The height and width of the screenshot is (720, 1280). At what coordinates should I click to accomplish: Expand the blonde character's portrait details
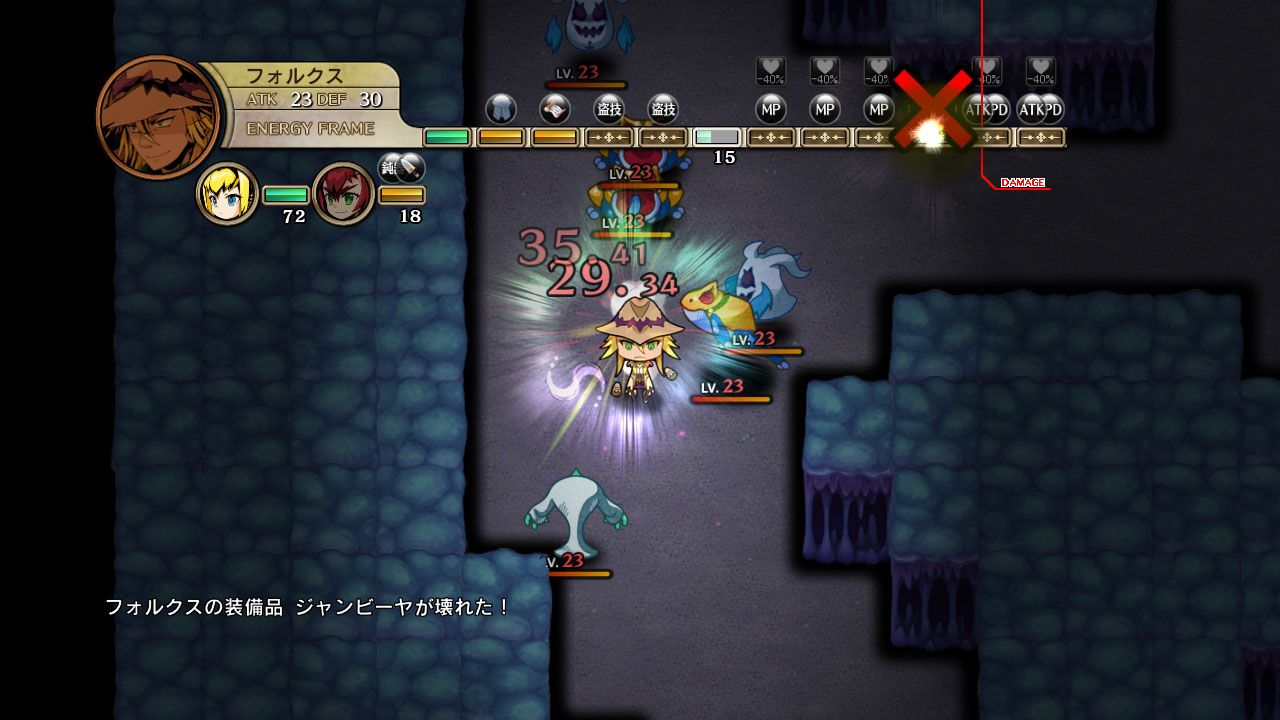225,192
